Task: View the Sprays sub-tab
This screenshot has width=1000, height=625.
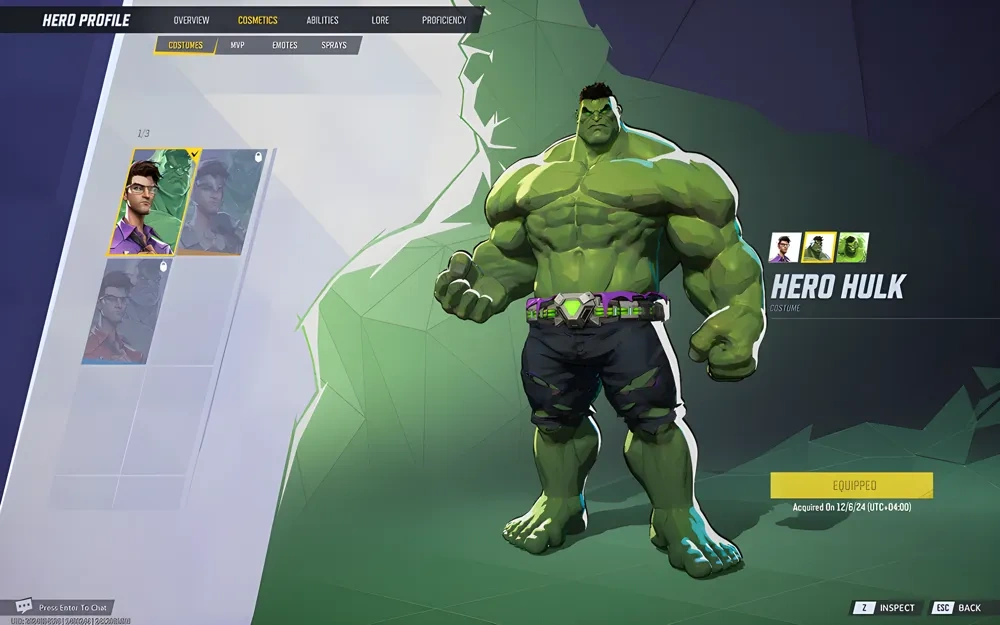Action: click(334, 45)
